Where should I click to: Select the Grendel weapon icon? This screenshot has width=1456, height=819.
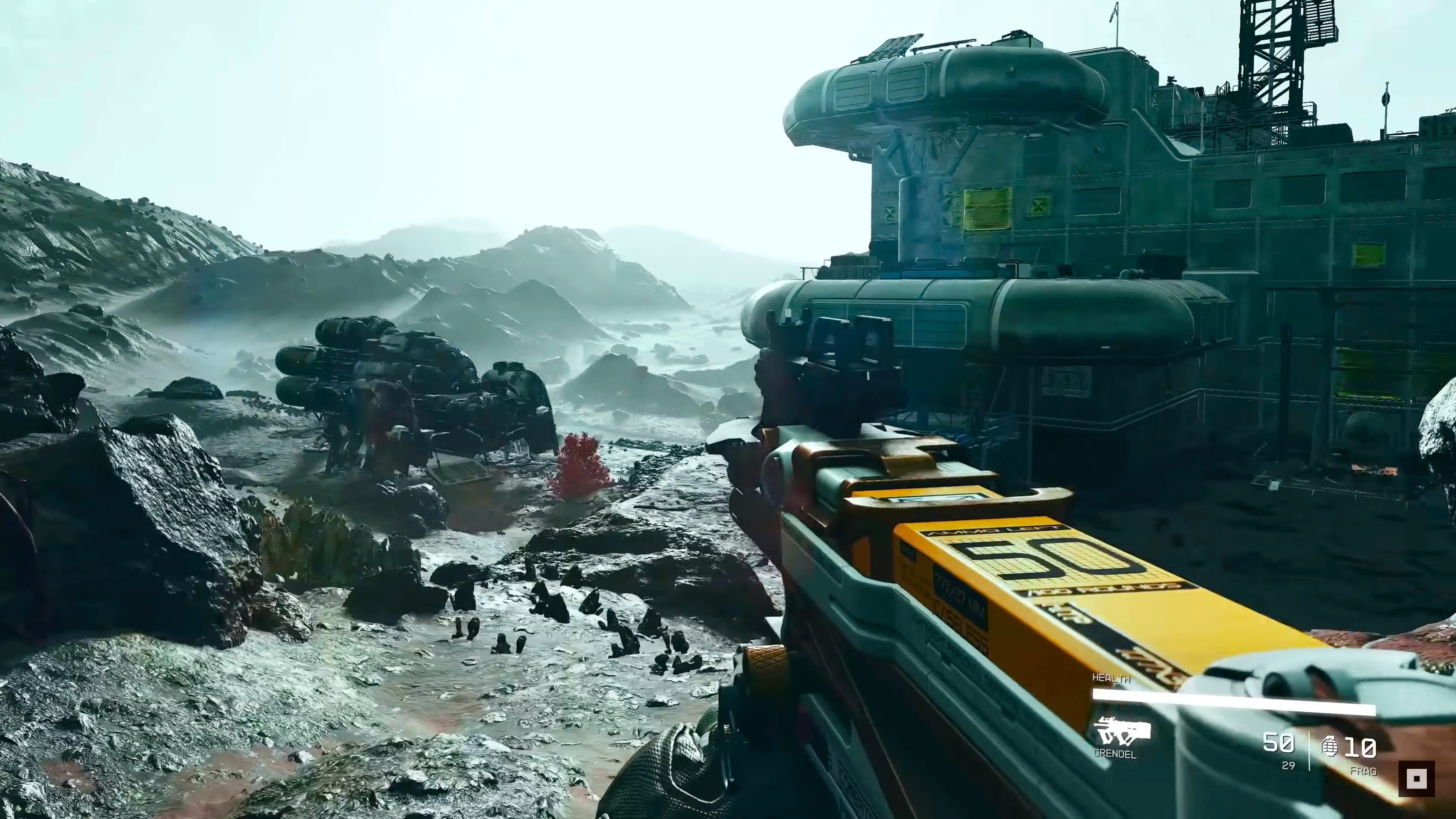tap(1121, 732)
